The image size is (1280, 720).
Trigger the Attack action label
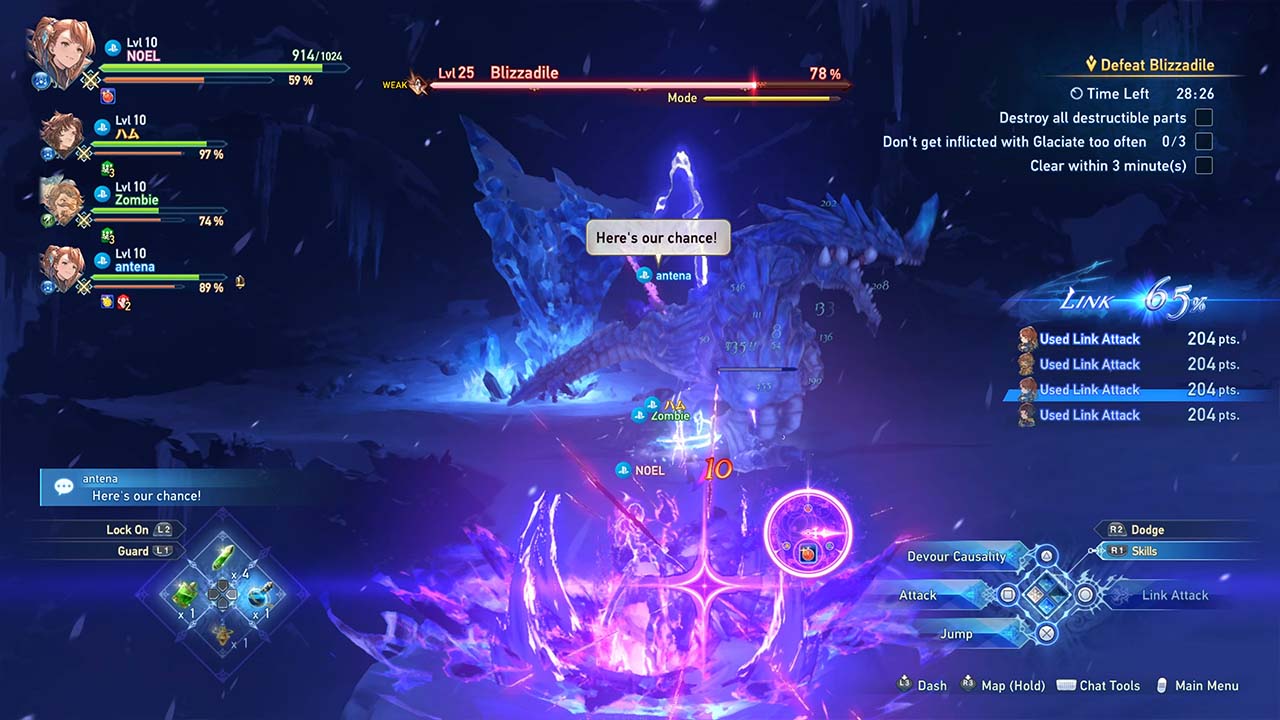click(918, 595)
